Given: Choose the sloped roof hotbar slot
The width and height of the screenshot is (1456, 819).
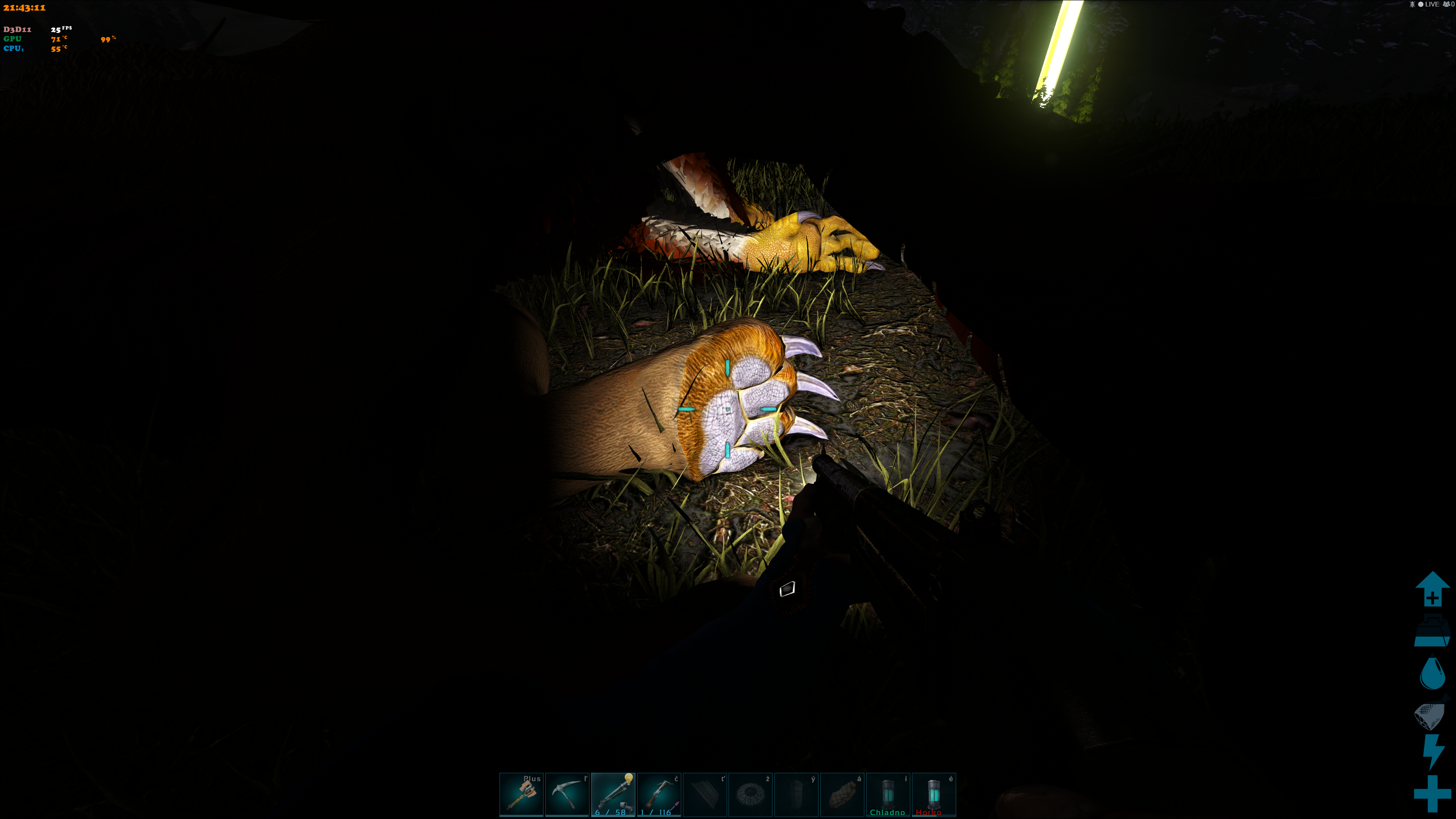Looking at the screenshot, I should tap(705, 794).
